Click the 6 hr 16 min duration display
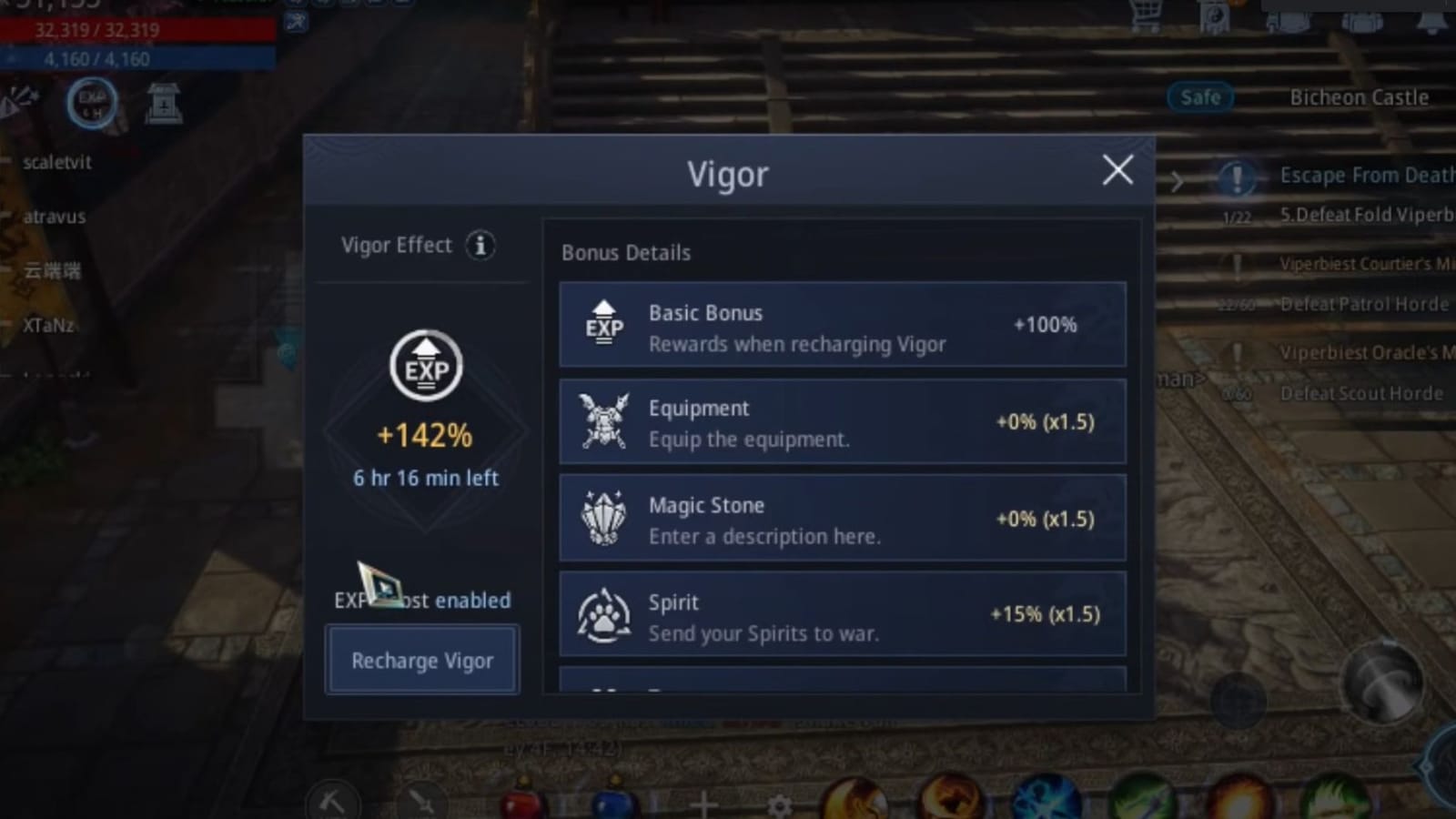This screenshot has height=819, width=1456. click(424, 478)
